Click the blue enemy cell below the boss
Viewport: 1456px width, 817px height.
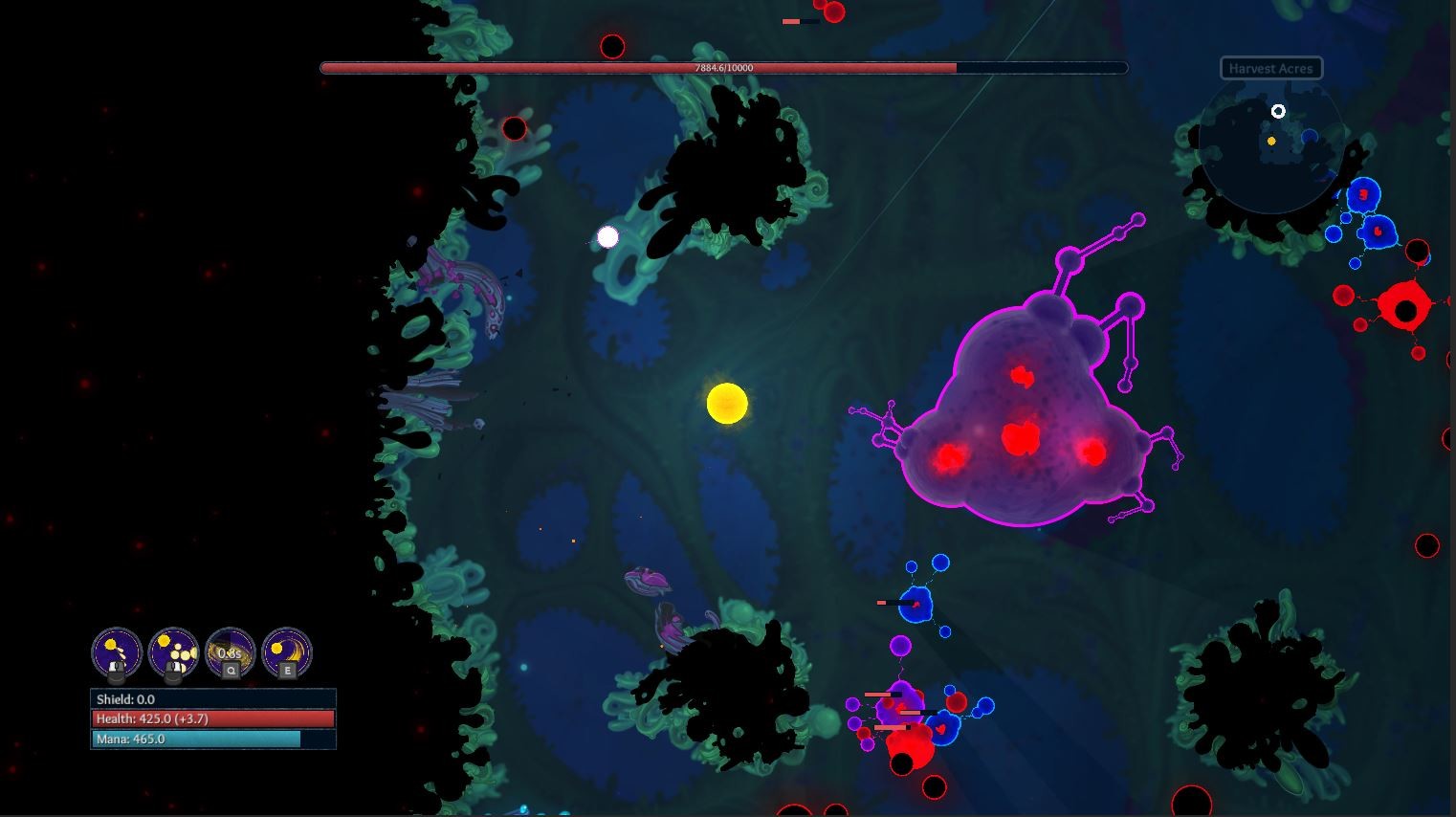click(x=918, y=605)
